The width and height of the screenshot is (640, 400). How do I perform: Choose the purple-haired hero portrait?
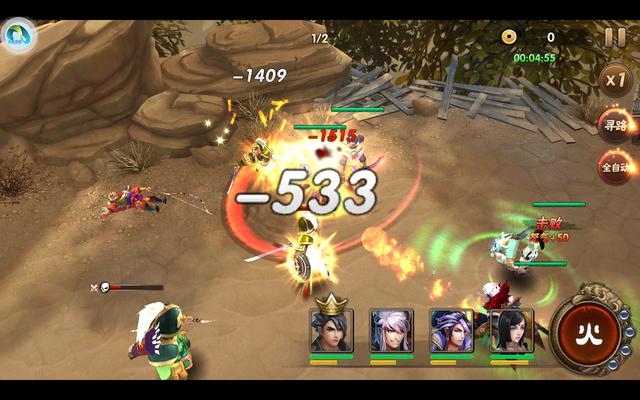click(x=451, y=330)
